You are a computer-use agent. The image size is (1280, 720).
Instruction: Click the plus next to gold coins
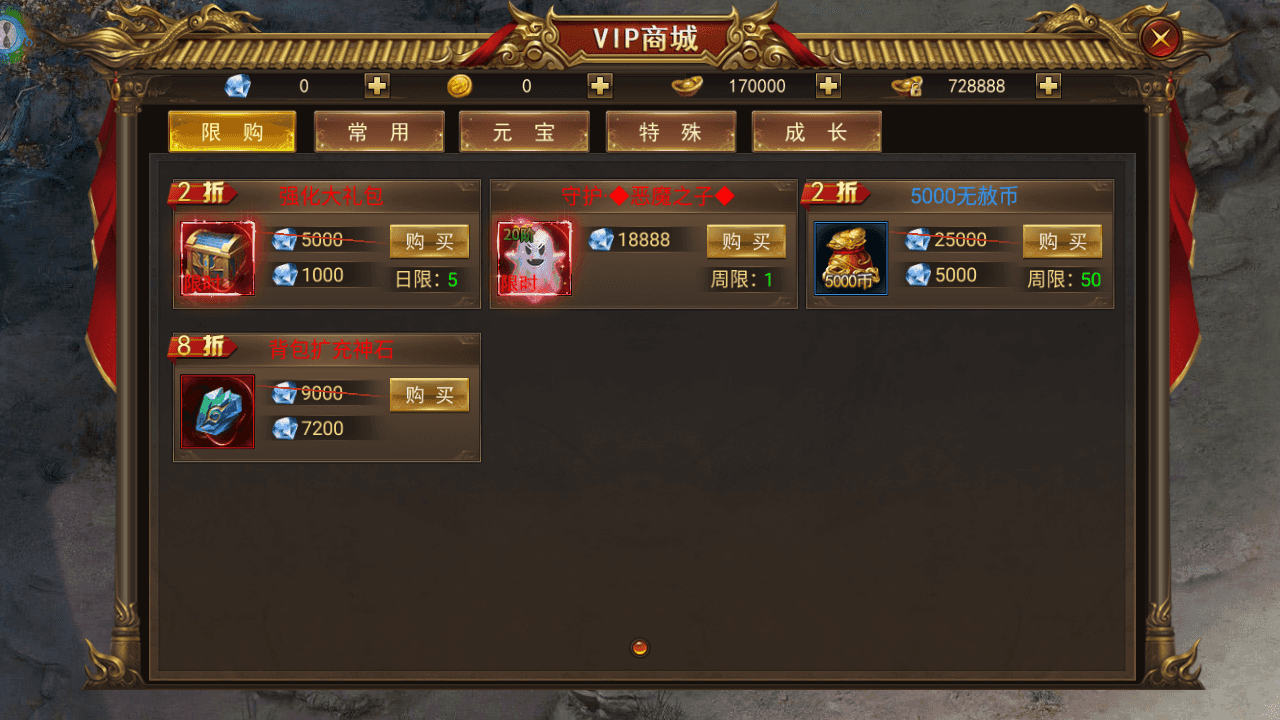[599, 86]
